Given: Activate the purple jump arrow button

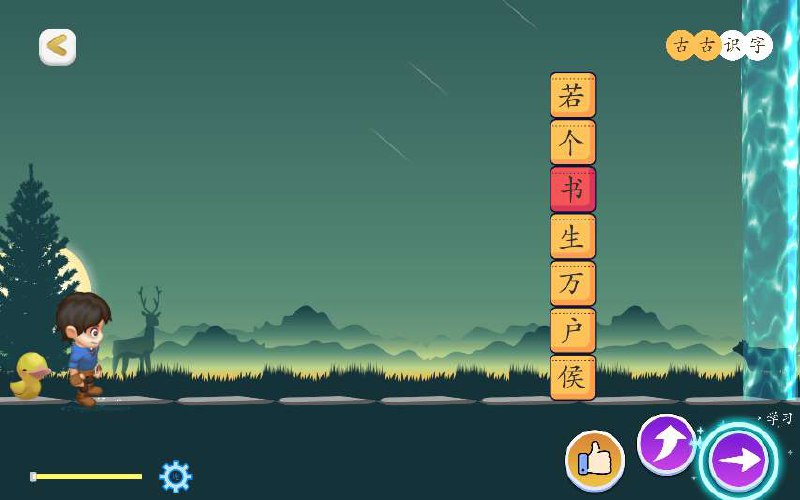Looking at the screenshot, I should click(666, 443).
